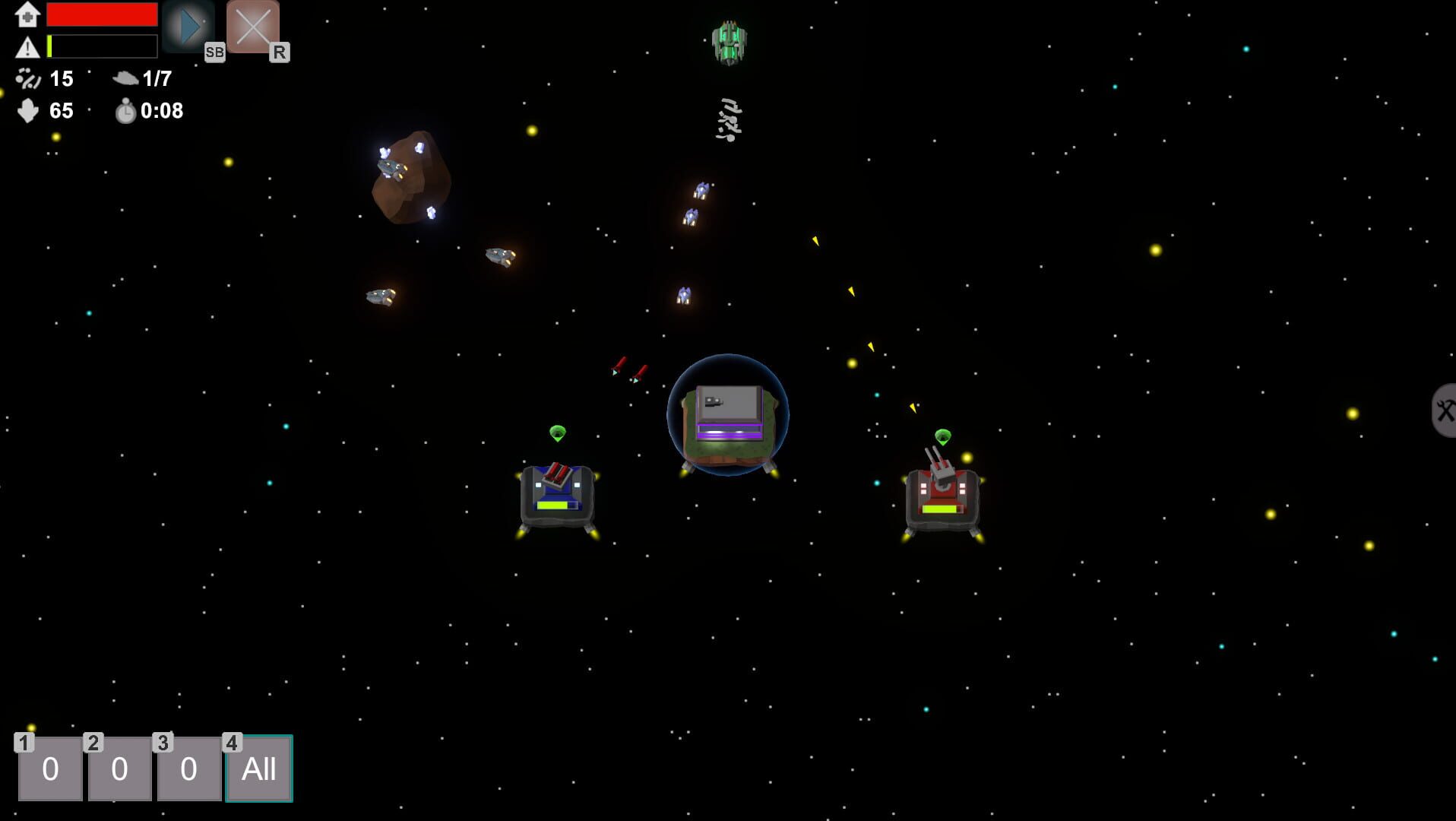1456x821 pixels.
Task: Select the All unit group
Action: [258, 769]
